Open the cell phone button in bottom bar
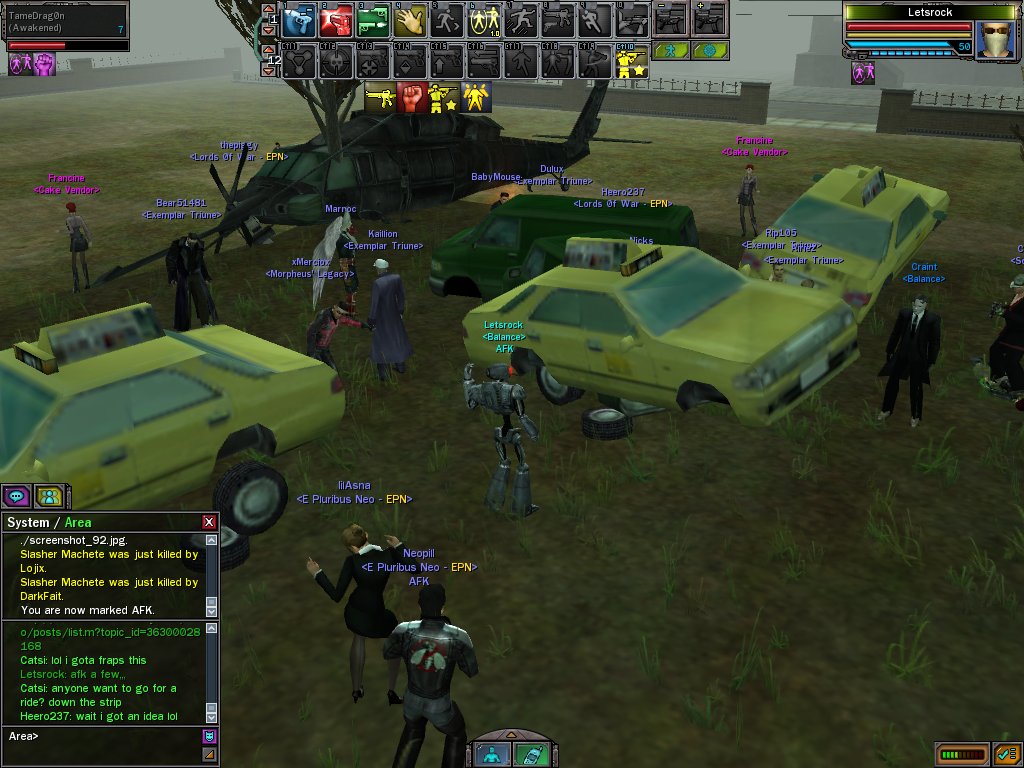This screenshot has height=768, width=1024. [530, 754]
